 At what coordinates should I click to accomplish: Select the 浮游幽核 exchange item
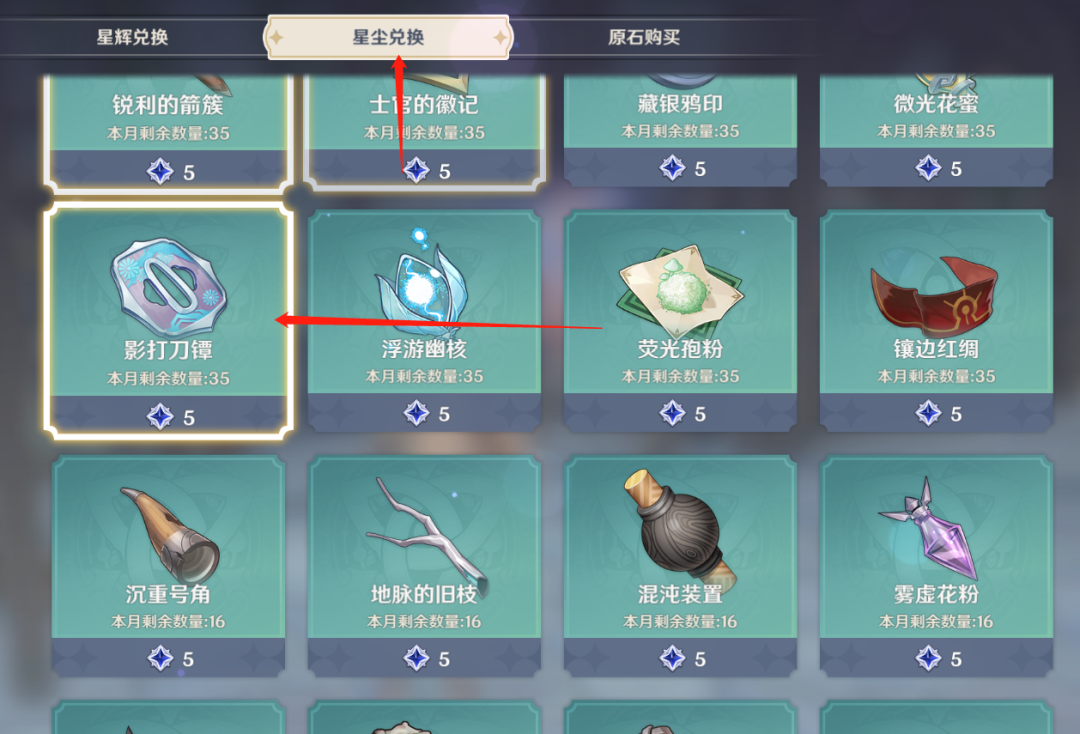click(x=424, y=318)
